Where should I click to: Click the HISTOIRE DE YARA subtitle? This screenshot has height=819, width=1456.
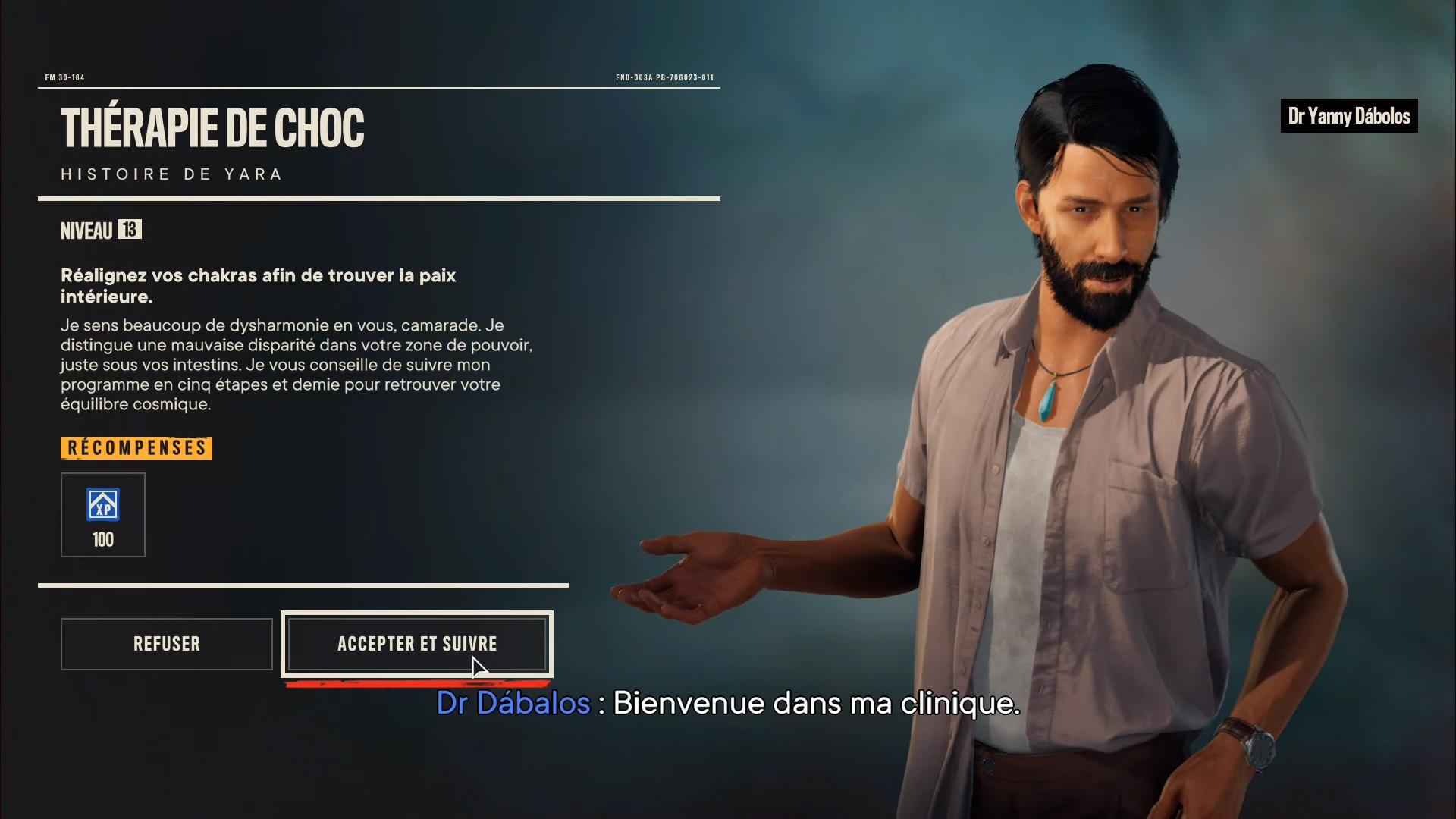pyautogui.click(x=171, y=174)
